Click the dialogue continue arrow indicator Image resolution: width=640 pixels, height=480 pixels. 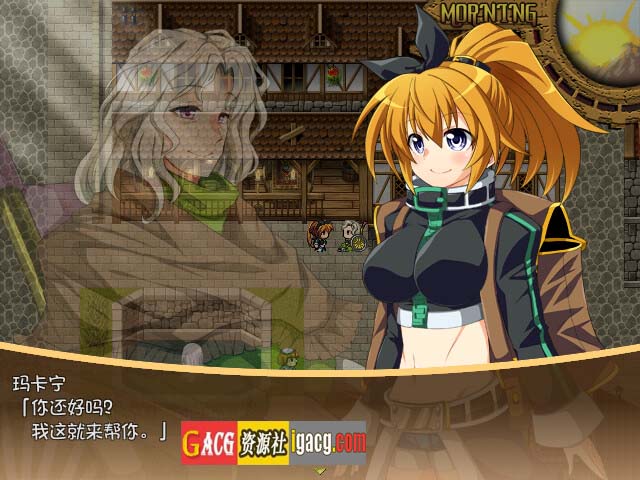point(320,470)
